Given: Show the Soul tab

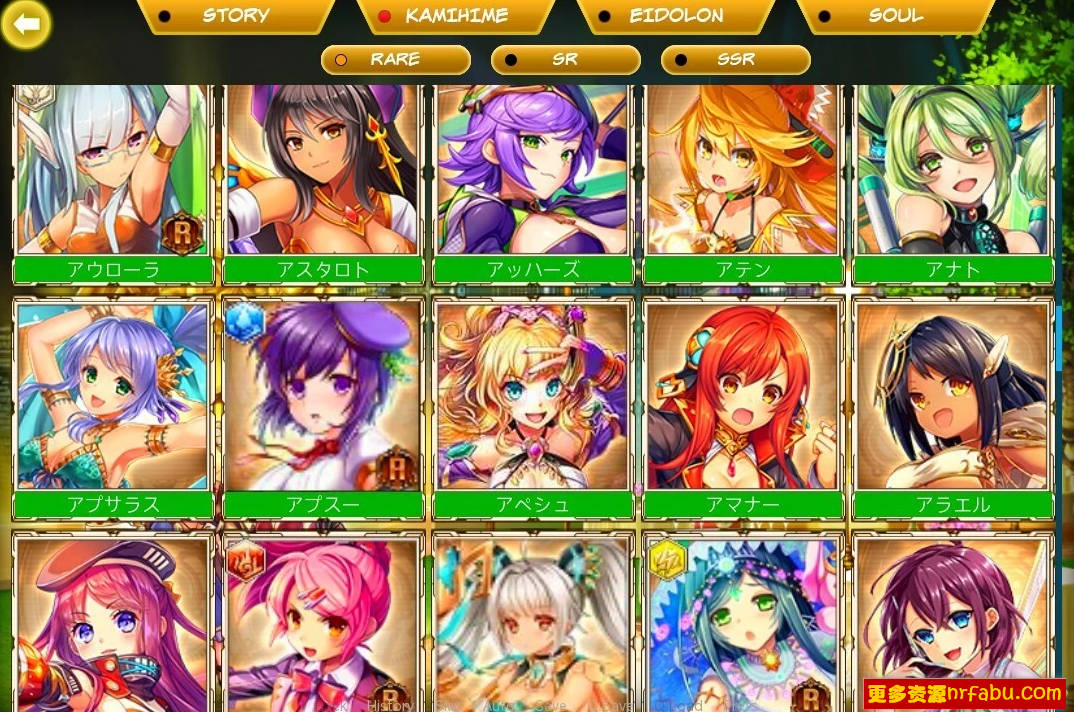Looking at the screenshot, I should pos(895,15).
